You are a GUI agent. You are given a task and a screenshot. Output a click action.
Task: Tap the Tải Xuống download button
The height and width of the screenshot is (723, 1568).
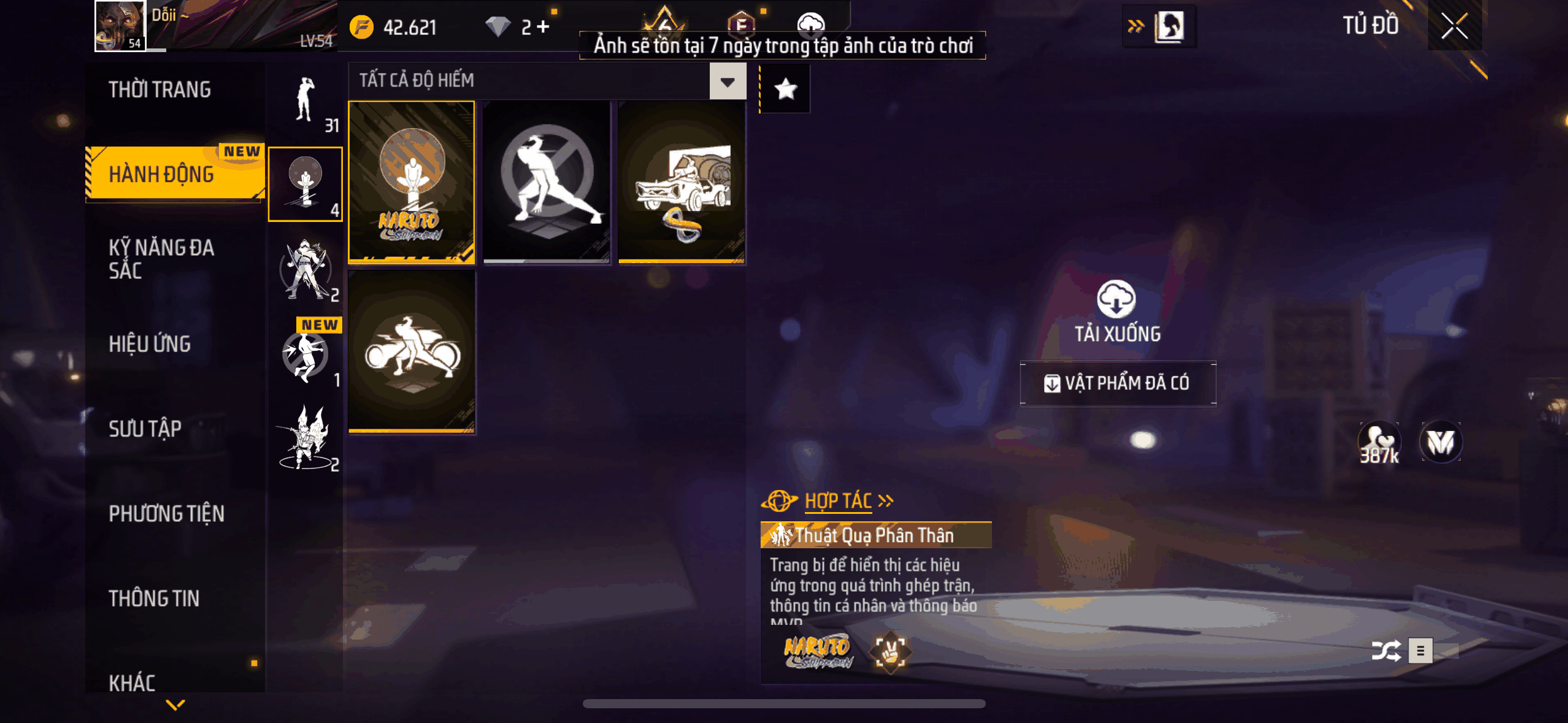pyautogui.click(x=1116, y=311)
